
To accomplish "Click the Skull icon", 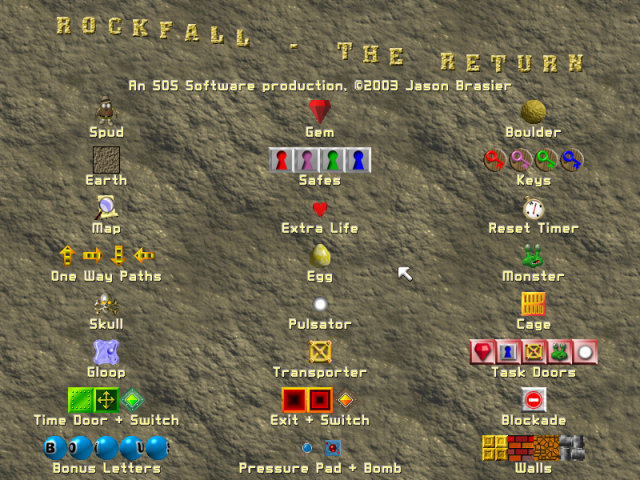I will pyautogui.click(x=106, y=304).
